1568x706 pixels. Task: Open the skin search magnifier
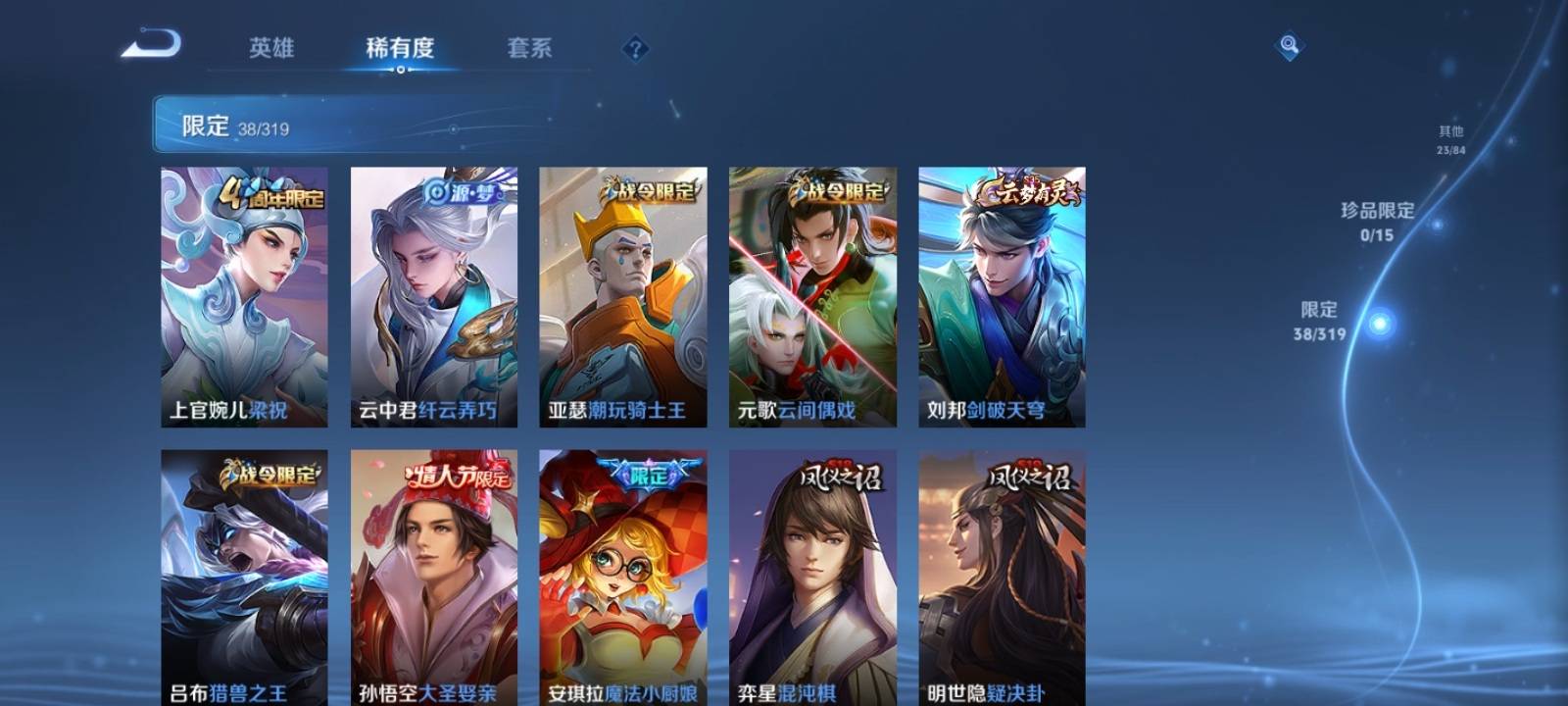(1289, 46)
